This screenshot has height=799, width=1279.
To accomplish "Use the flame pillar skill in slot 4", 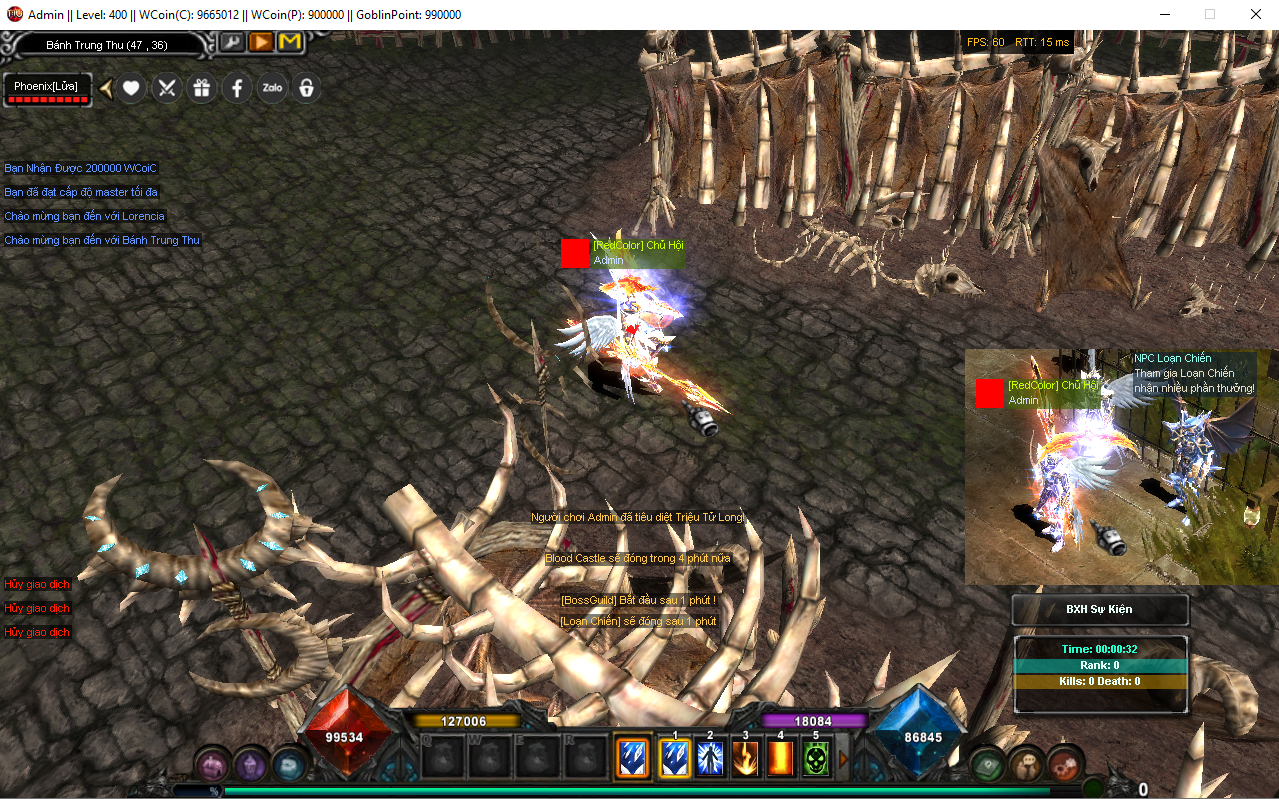I will pyautogui.click(x=781, y=759).
